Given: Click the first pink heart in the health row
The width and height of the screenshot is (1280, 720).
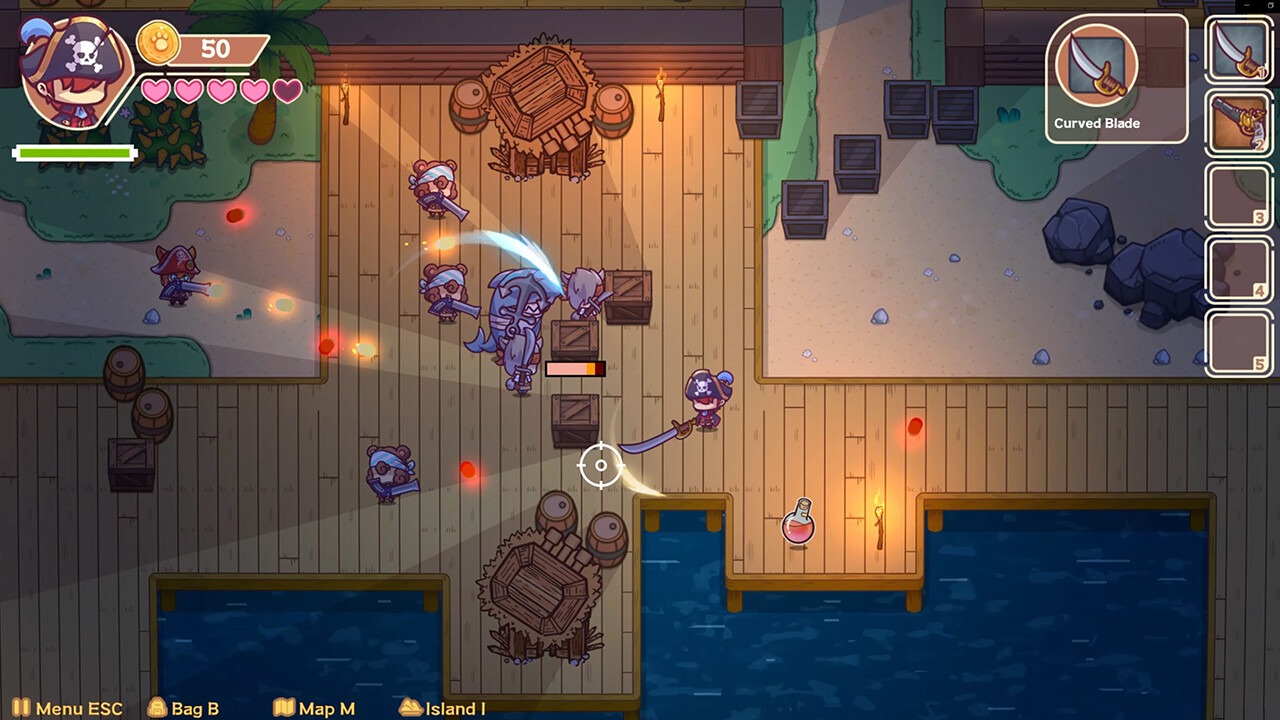Looking at the screenshot, I should click(x=154, y=89).
